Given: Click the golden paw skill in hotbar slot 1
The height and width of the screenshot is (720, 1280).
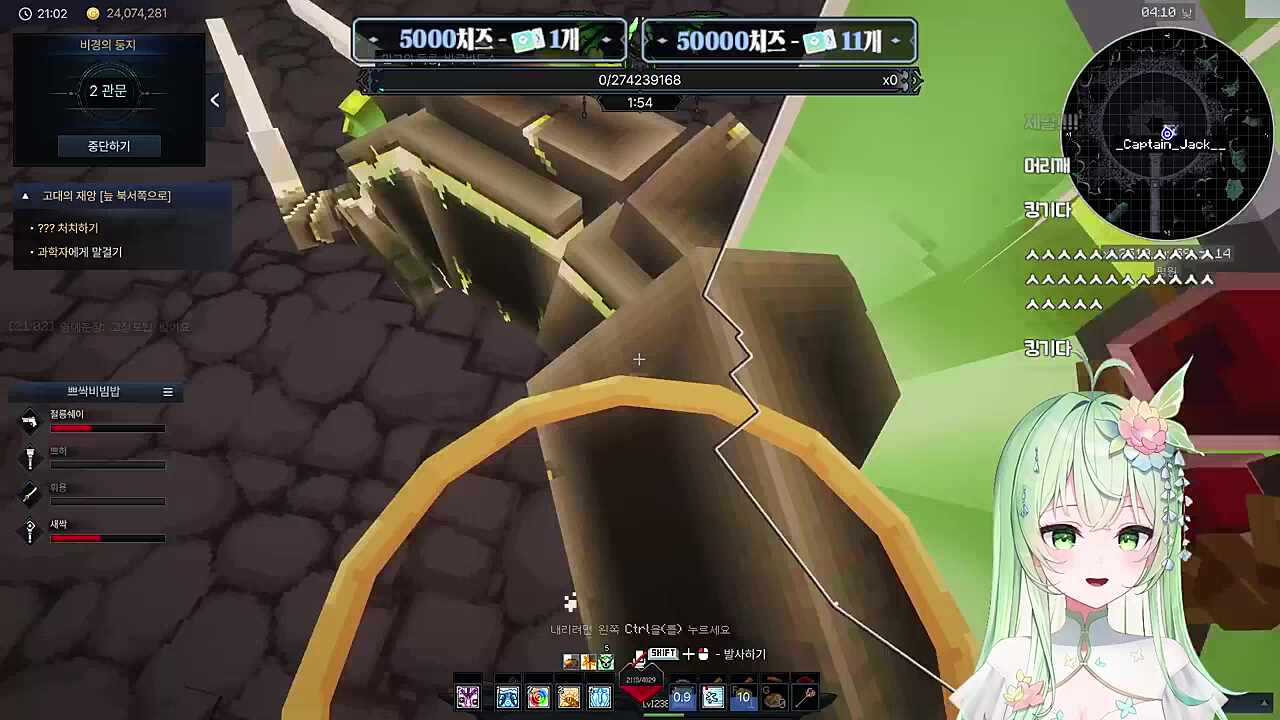Looking at the screenshot, I should click(x=568, y=697).
